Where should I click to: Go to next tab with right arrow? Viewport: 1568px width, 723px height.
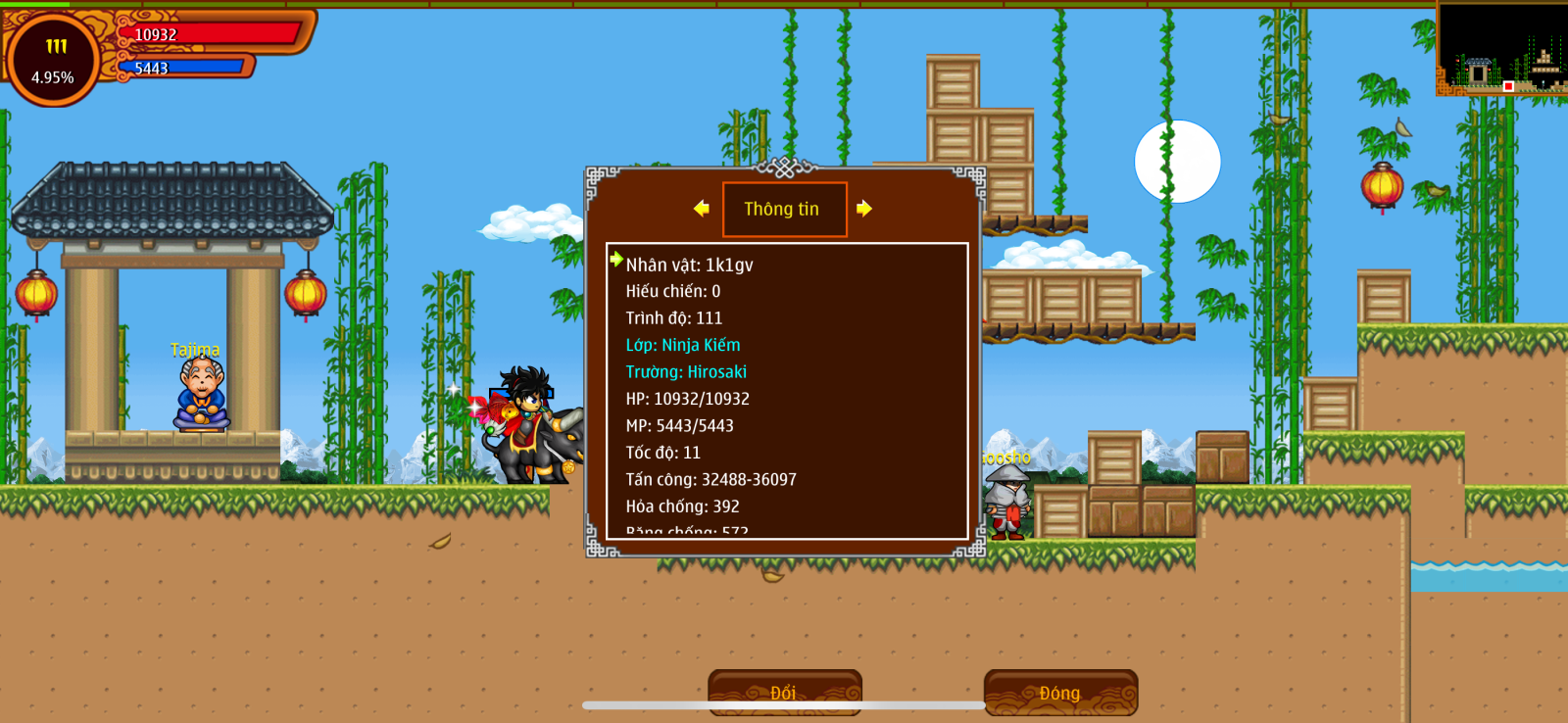point(863,208)
